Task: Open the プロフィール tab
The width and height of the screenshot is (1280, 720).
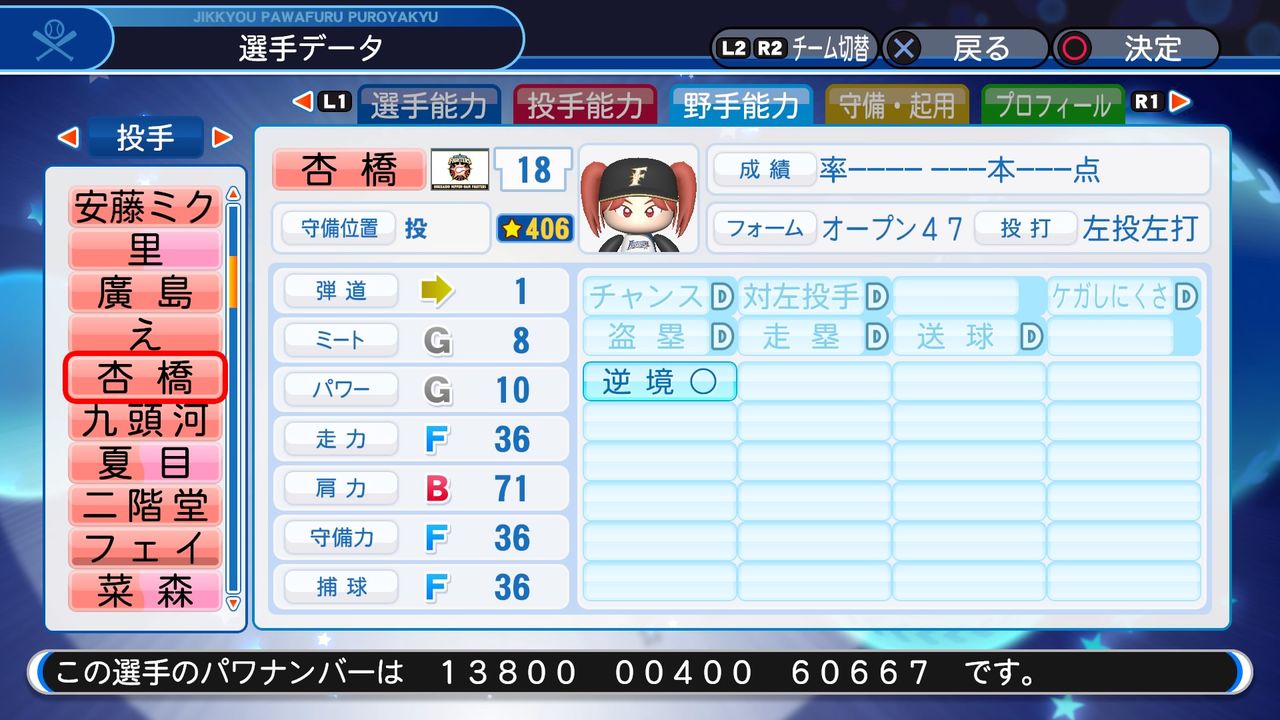Action: [x=1053, y=102]
